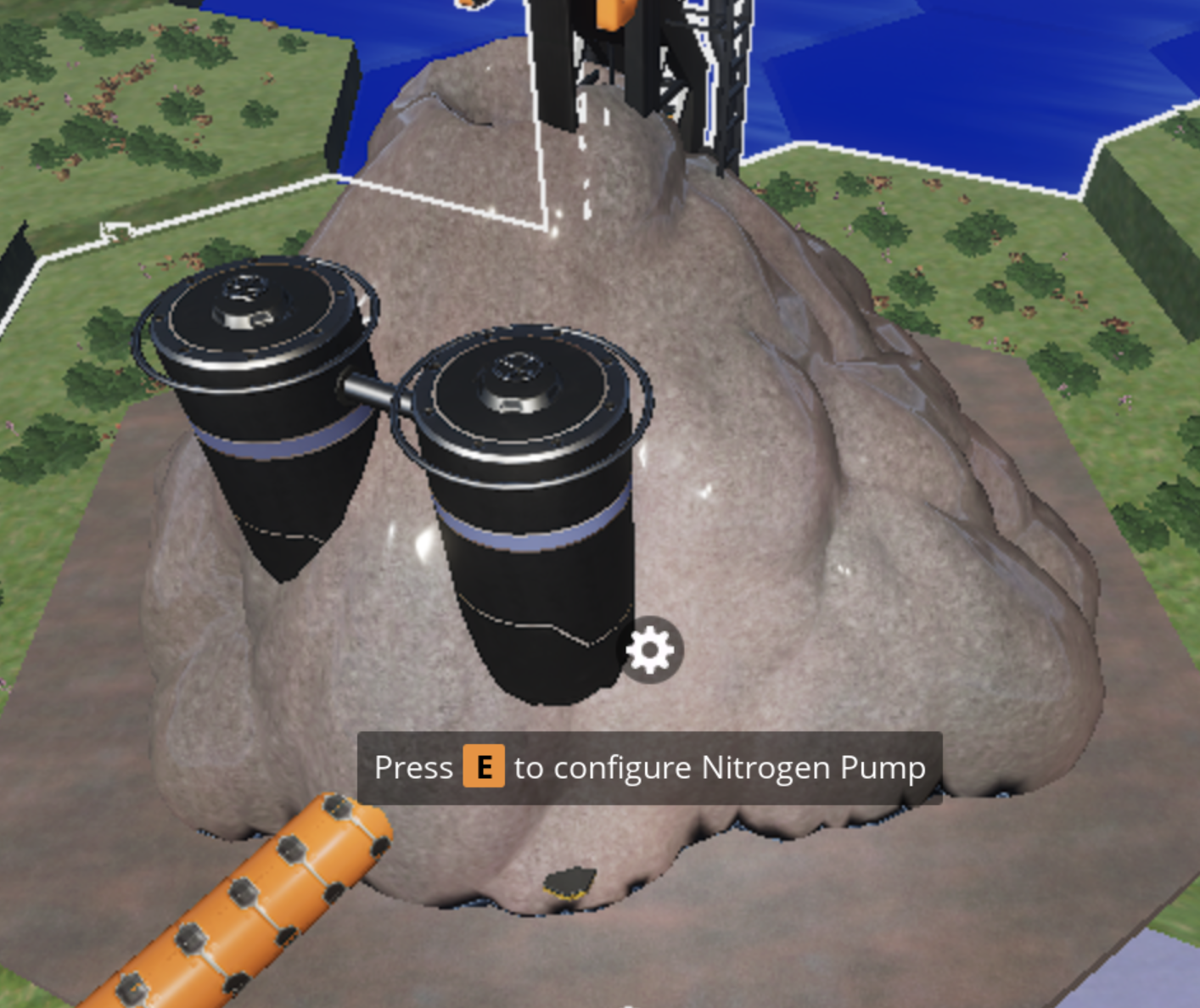Click the dark vent opening at the rock base
The height and width of the screenshot is (1008, 1200).
tap(569, 882)
